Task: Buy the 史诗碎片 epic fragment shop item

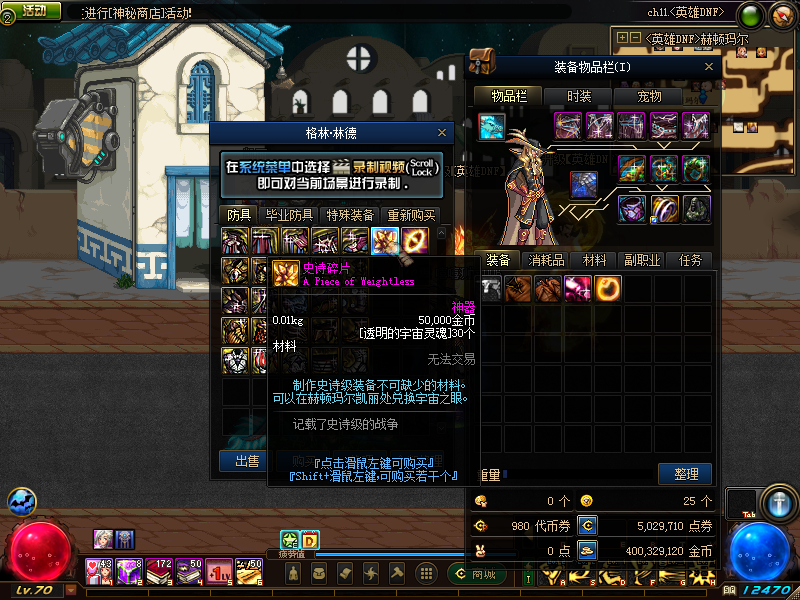Action: [385, 240]
